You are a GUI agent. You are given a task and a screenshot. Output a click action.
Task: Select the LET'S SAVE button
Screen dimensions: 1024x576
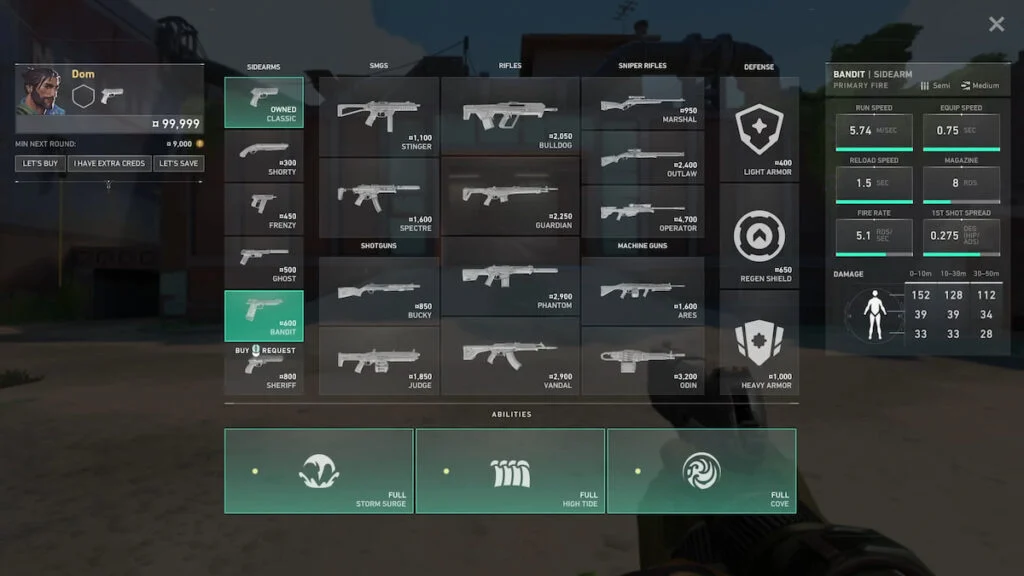pos(178,163)
